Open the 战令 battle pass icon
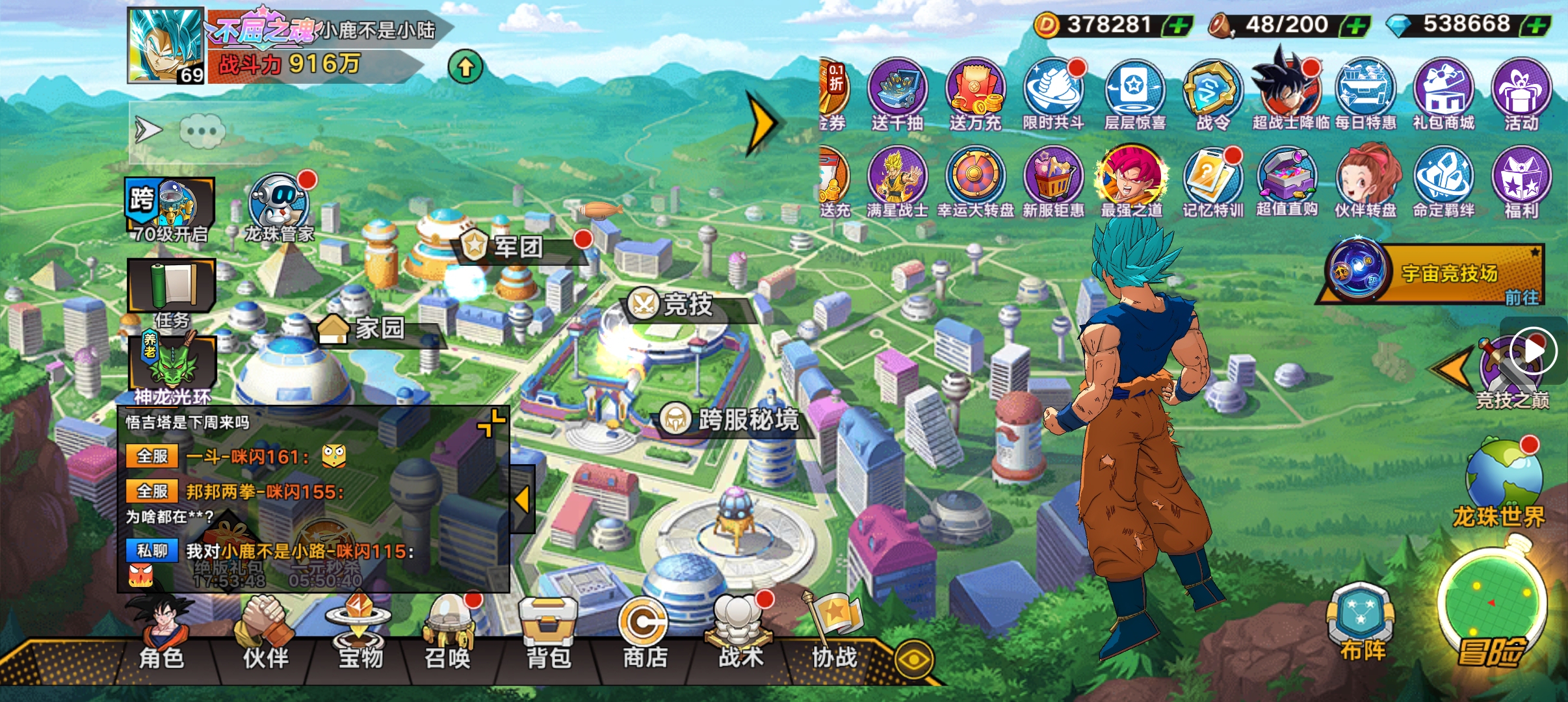 pos(1212,94)
